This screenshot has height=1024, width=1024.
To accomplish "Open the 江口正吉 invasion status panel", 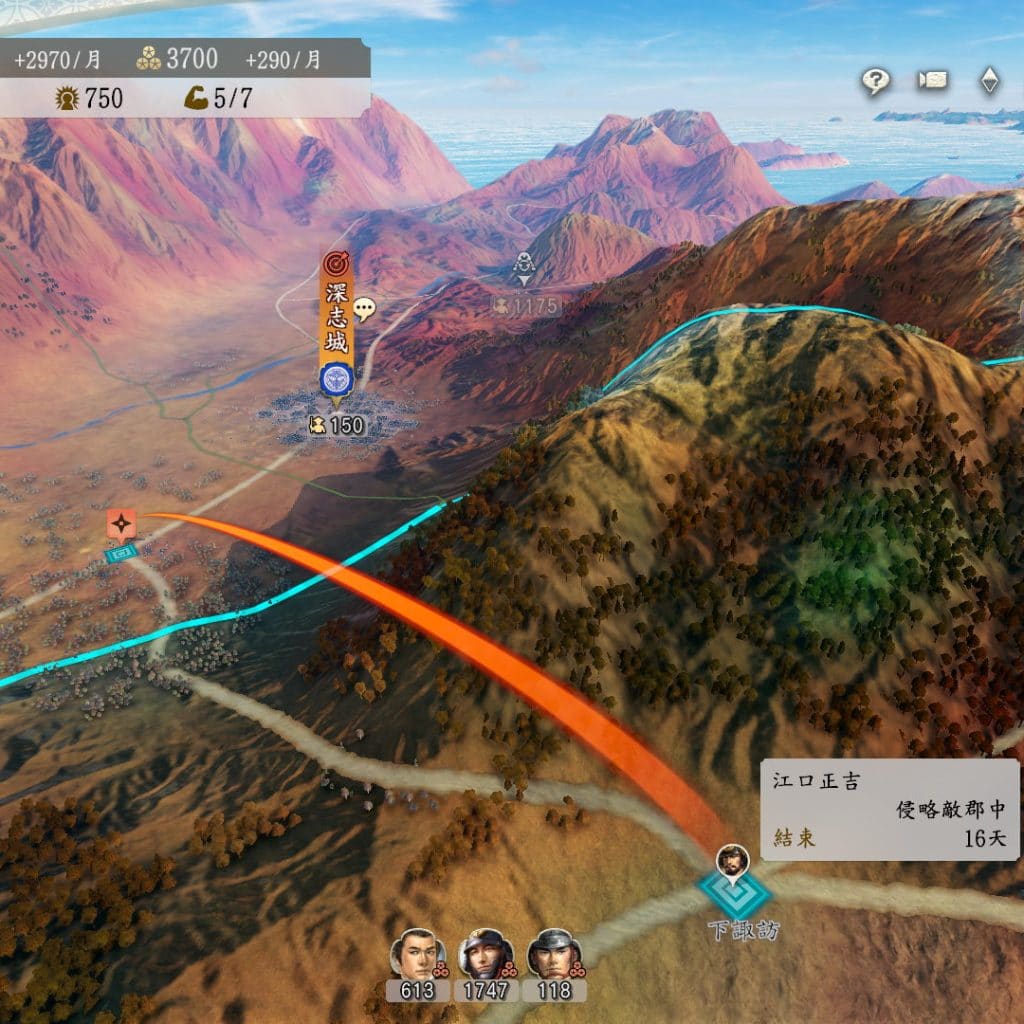I will click(x=890, y=809).
